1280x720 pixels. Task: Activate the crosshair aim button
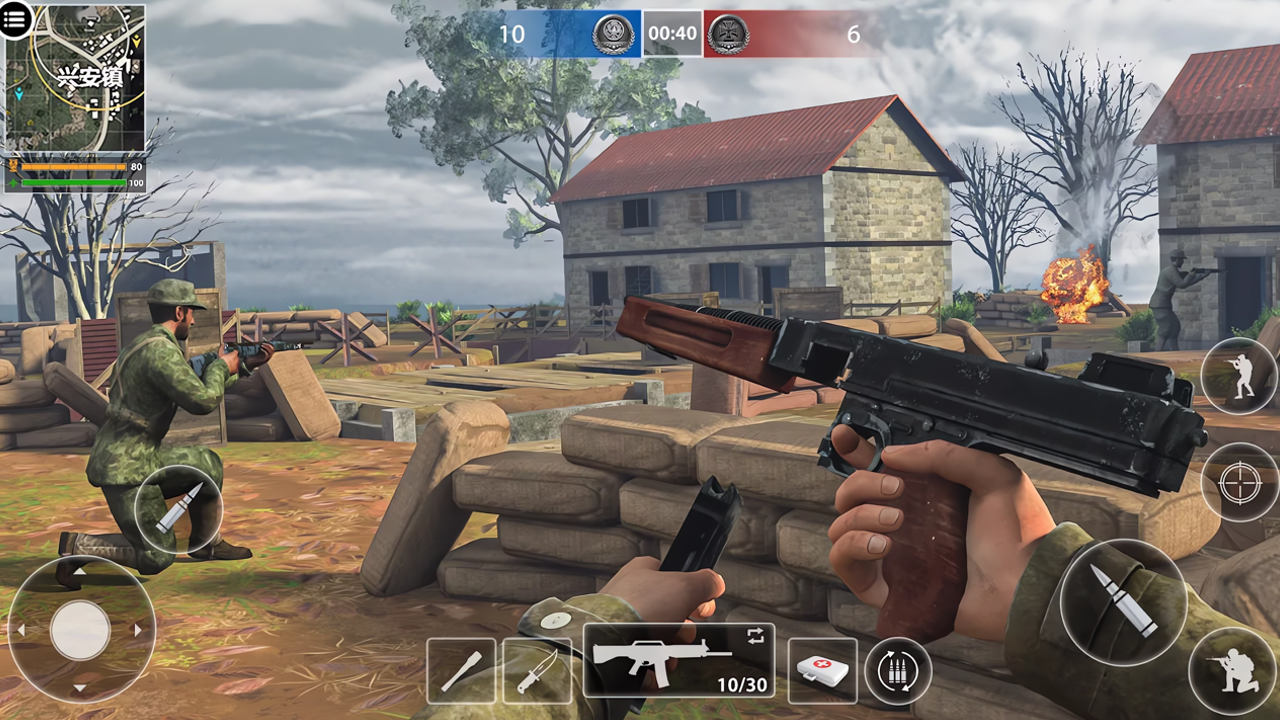click(x=1239, y=484)
